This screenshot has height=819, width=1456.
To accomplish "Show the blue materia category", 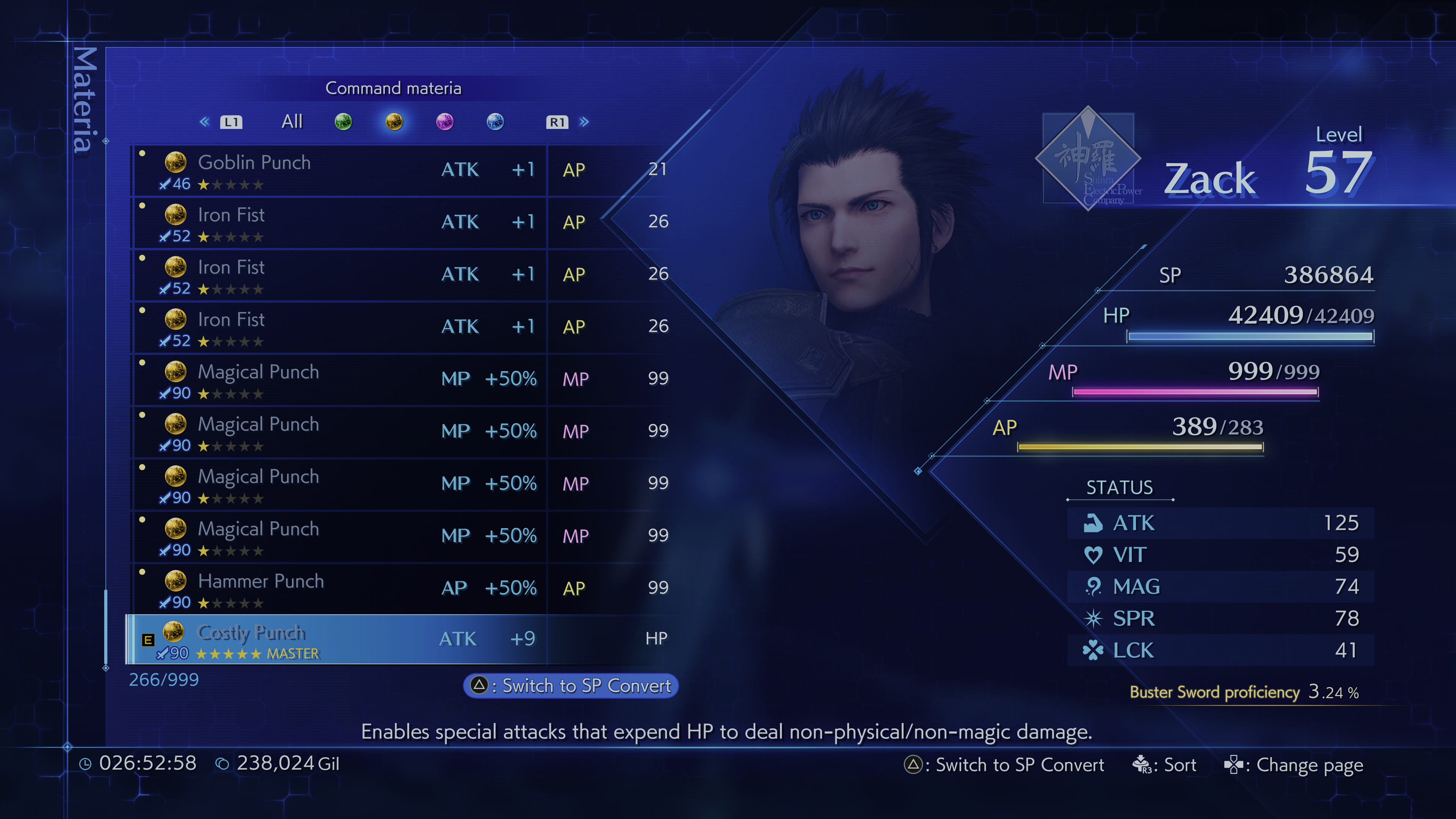I will click(x=495, y=121).
